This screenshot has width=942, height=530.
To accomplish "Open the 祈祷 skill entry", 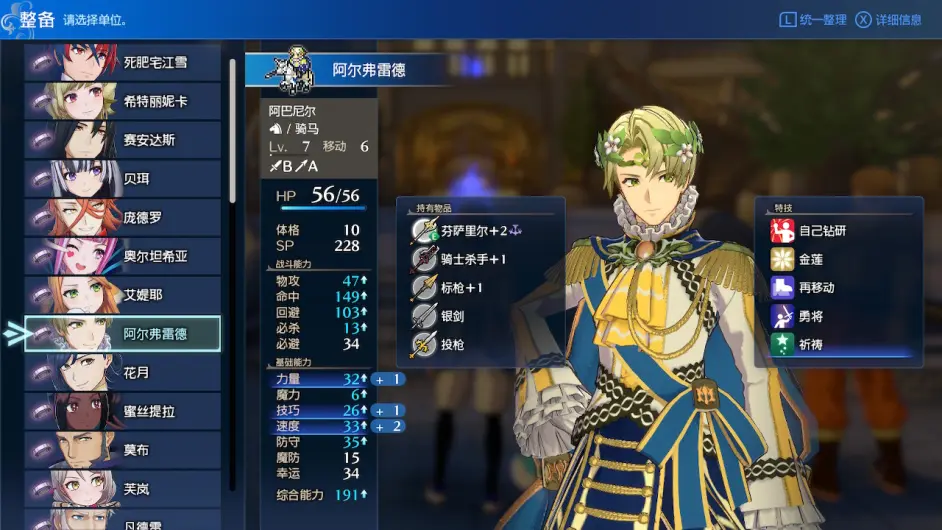I will click(x=810, y=345).
